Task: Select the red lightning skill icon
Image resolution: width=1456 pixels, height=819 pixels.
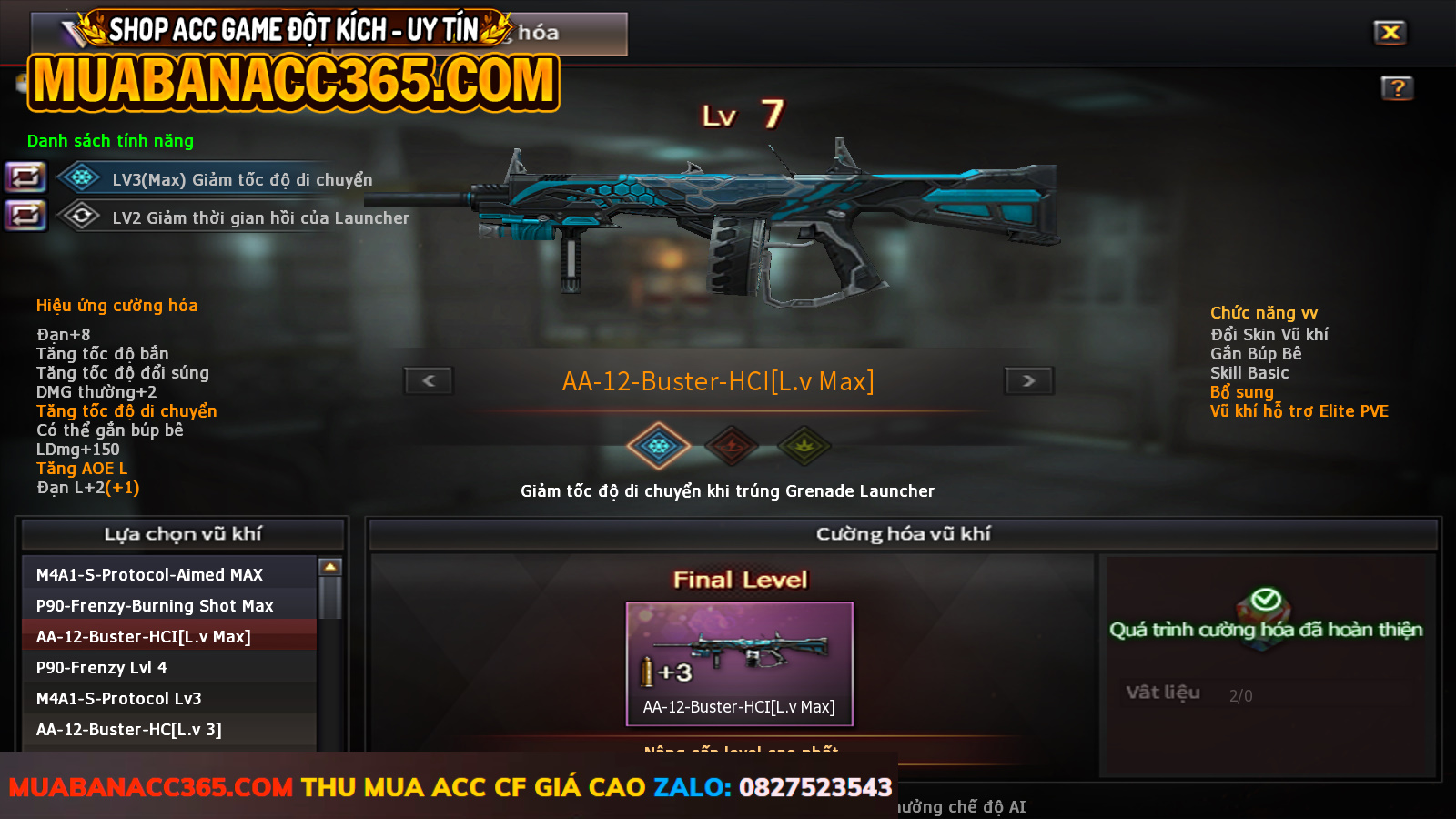Action: pos(732,446)
